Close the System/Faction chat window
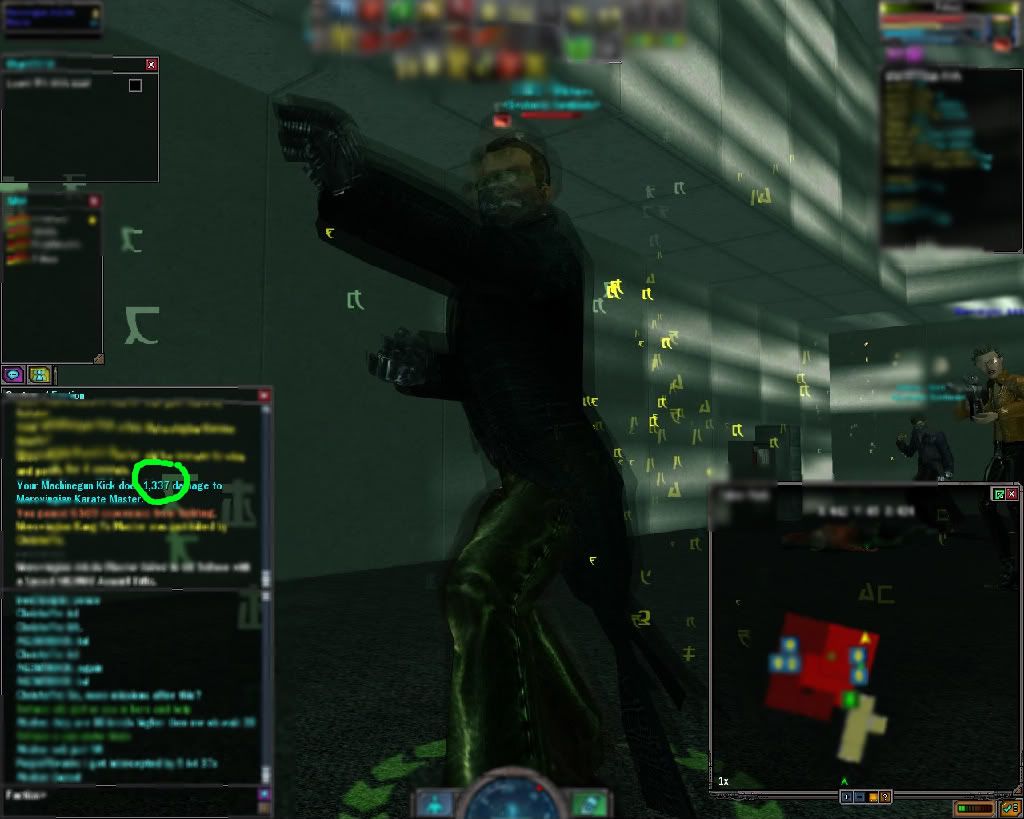The width and height of the screenshot is (1024, 819). [x=264, y=396]
